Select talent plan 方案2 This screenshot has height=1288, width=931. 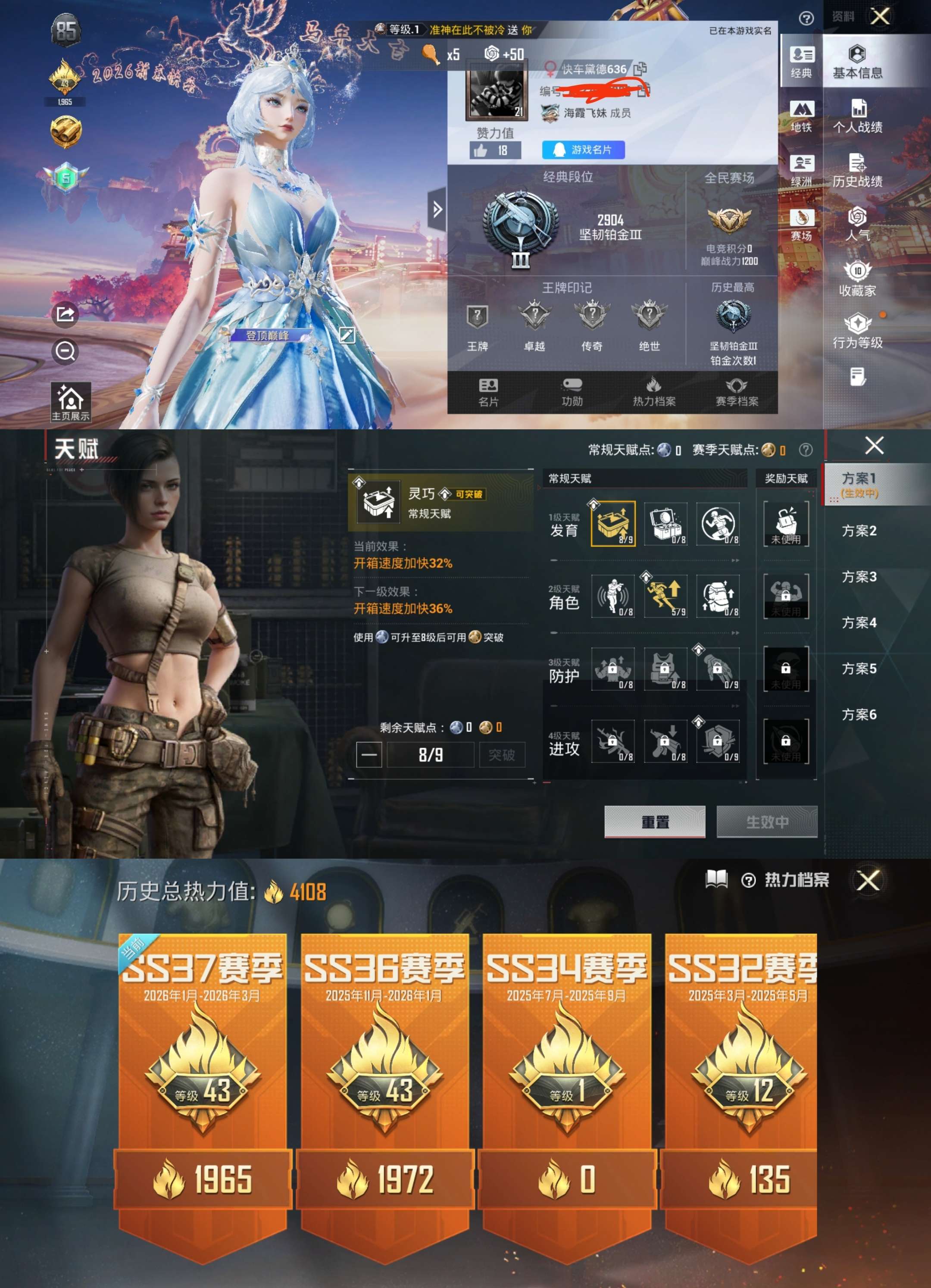[858, 531]
